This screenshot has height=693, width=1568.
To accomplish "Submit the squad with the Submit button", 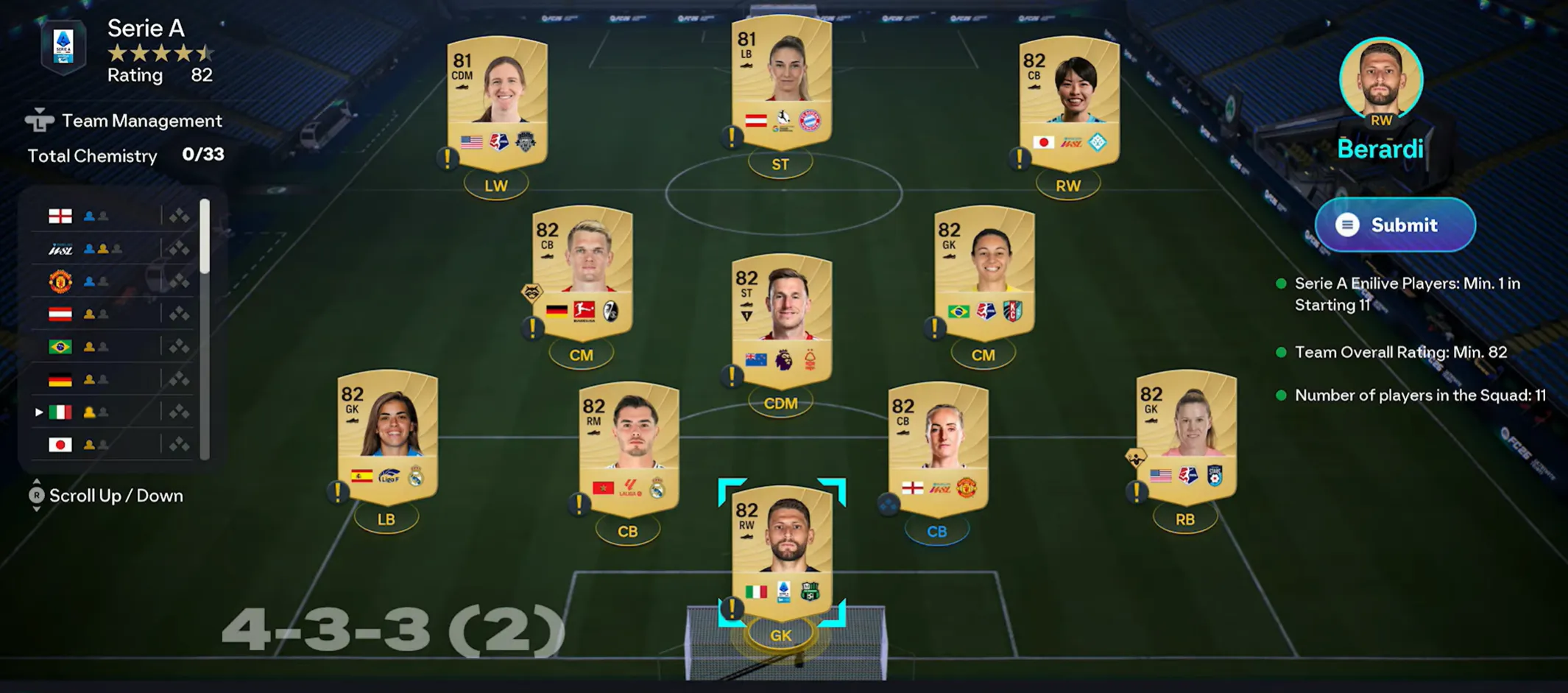I will (1395, 225).
